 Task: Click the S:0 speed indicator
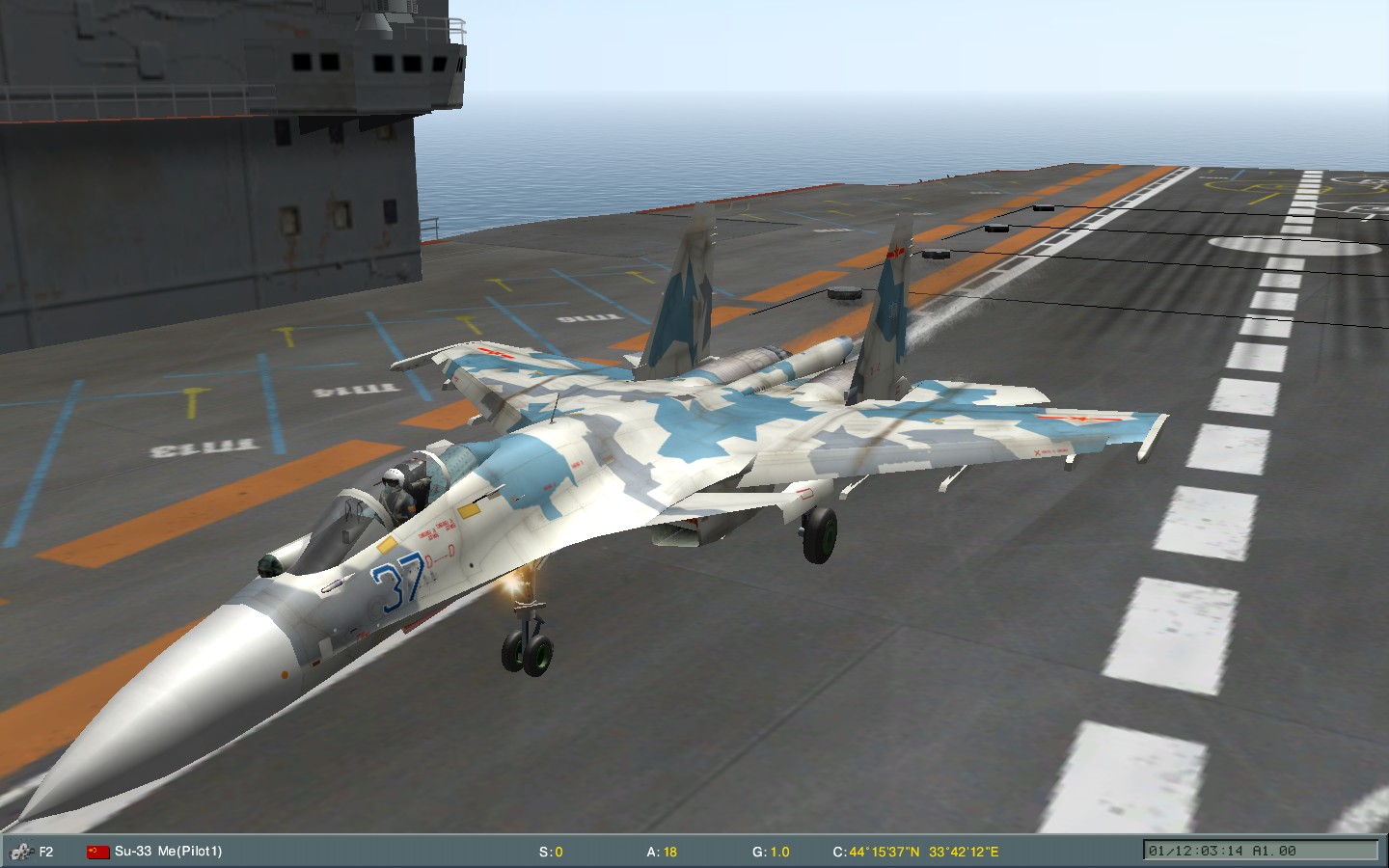(552, 851)
